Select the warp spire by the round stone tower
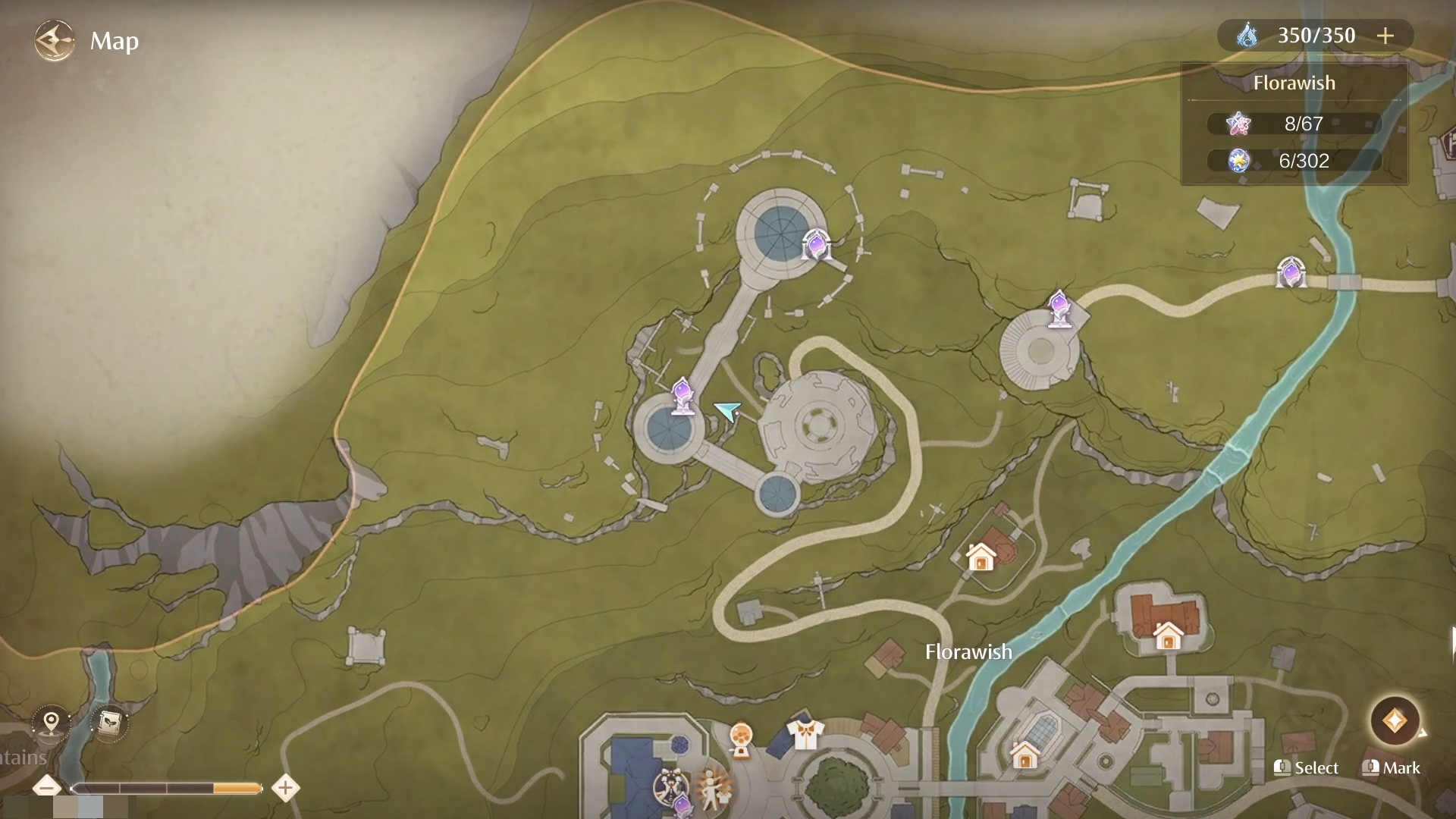Viewport: 1456px width, 819px height. click(1060, 309)
